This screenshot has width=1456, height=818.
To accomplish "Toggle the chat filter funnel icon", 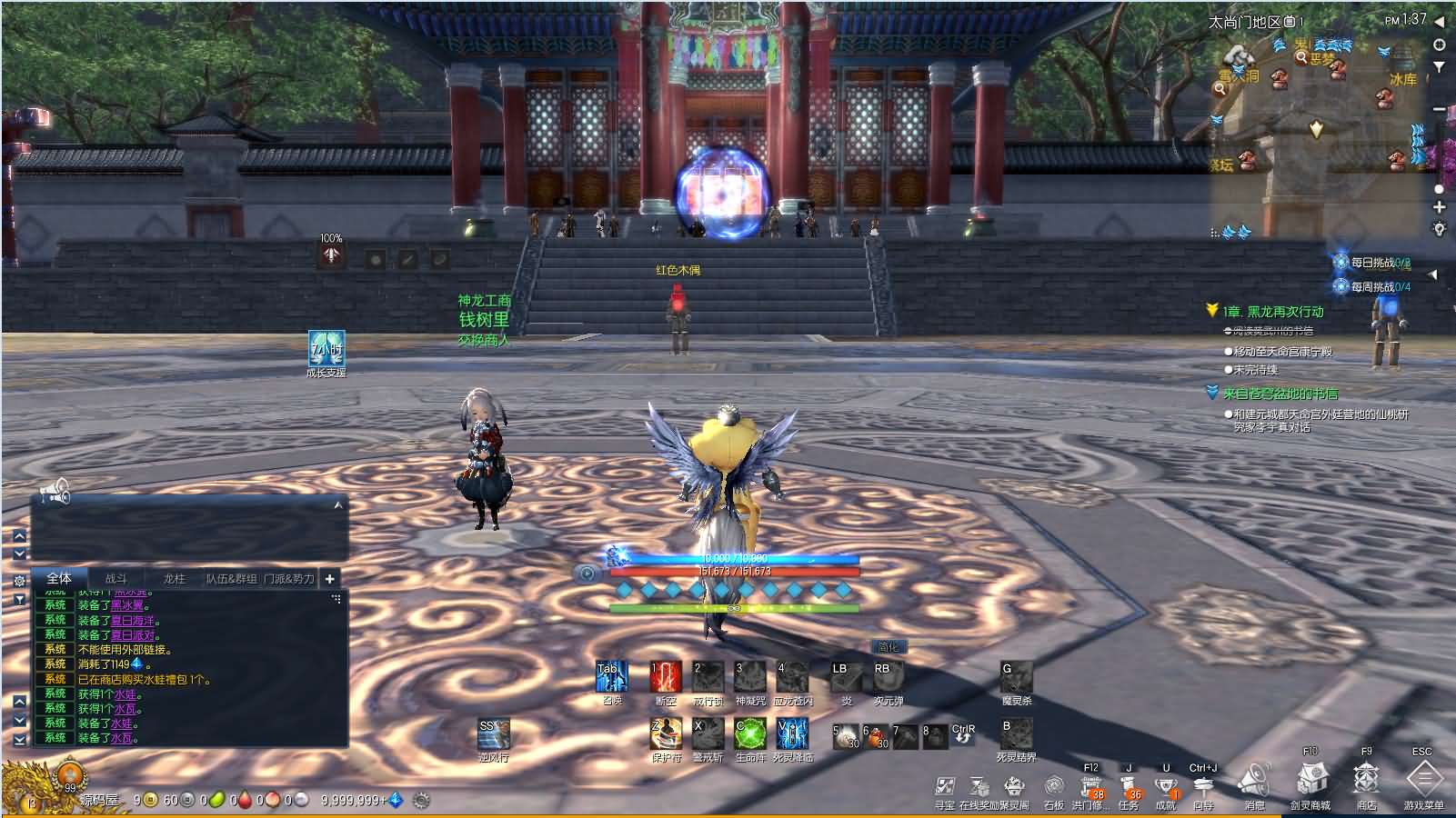I will pos(20,598).
